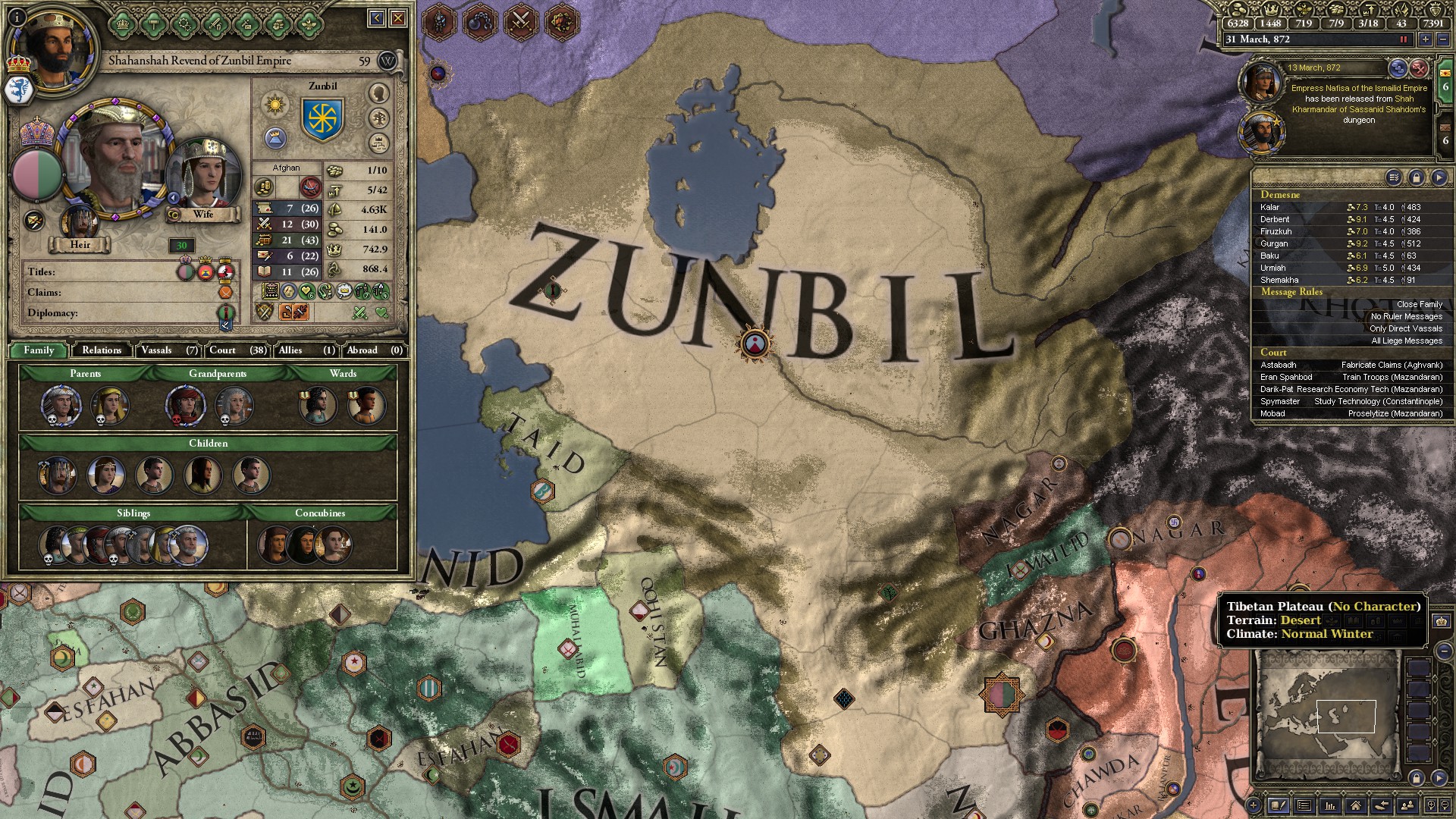Toggle the All Liege Messages rule
The height and width of the screenshot is (819, 1456).
click(x=1407, y=340)
